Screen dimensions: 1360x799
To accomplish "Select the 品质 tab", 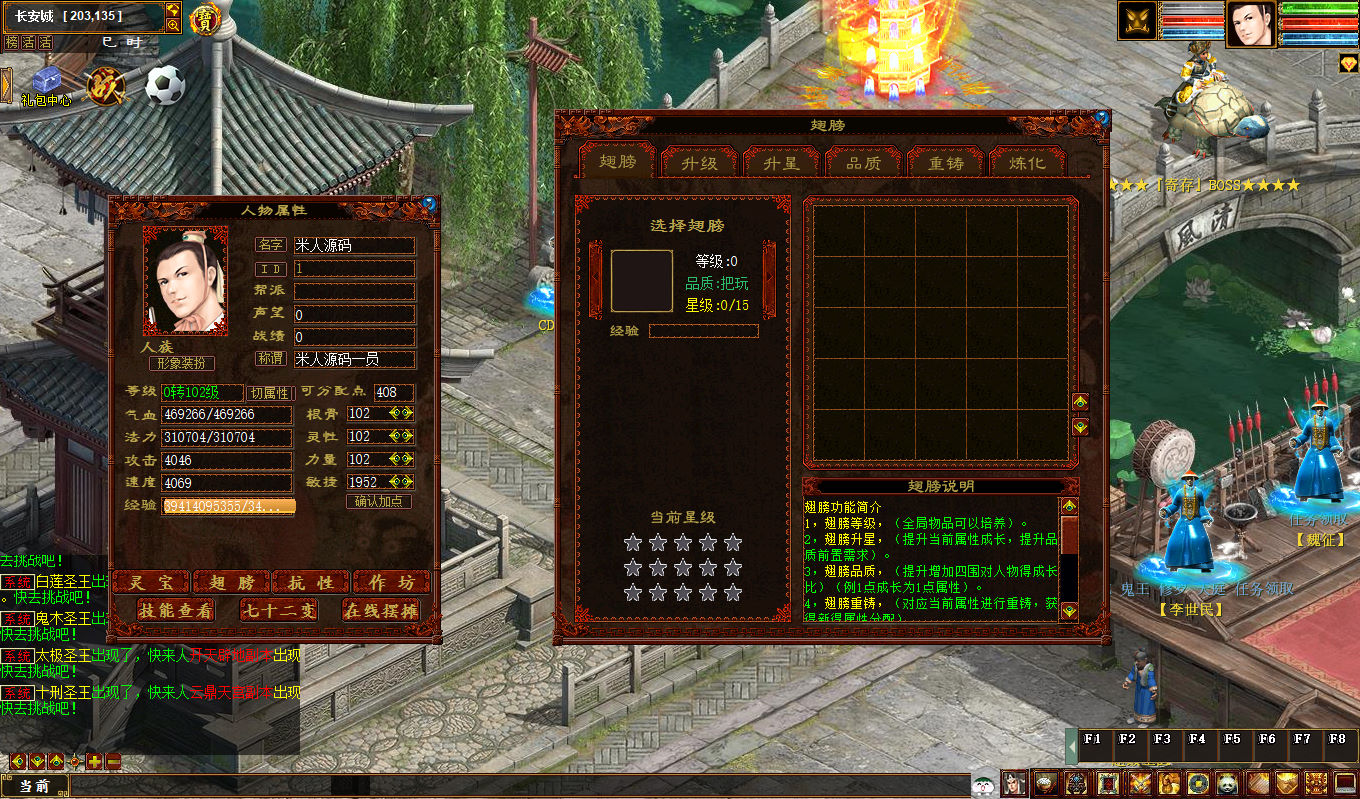I will coord(864,163).
